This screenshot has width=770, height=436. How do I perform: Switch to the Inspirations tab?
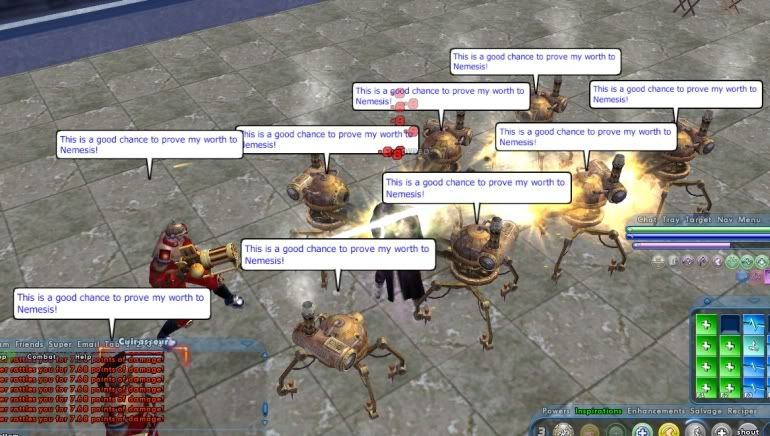(598, 411)
